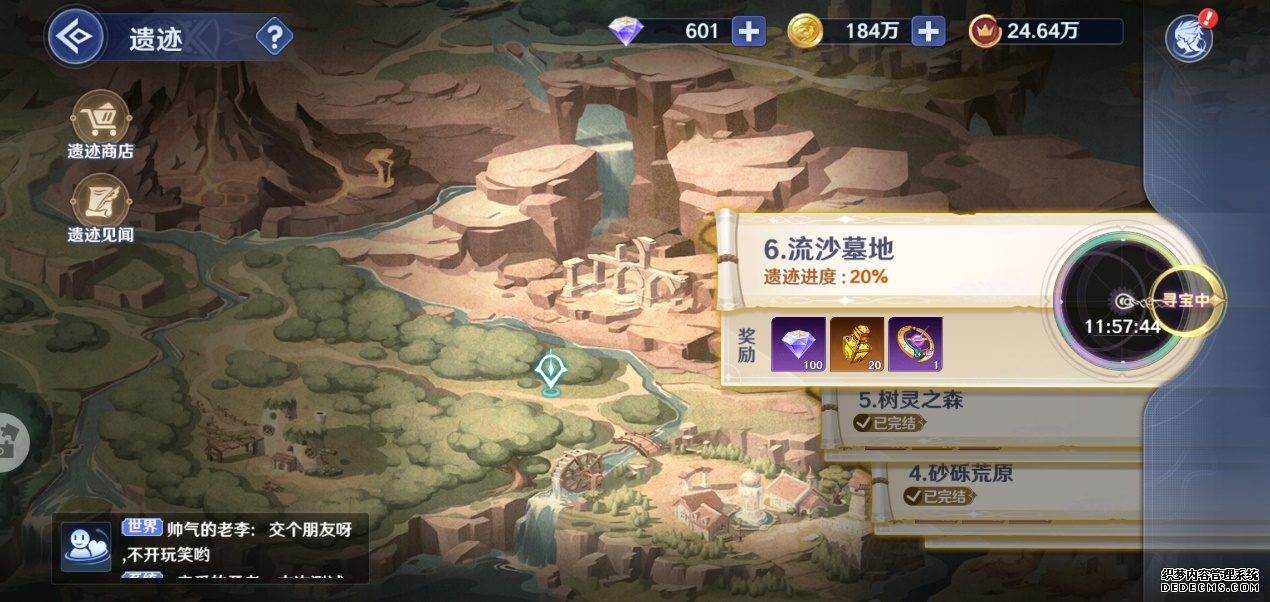Click the chat bubble avatar icon
The image size is (1270, 602).
pyautogui.click(x=86, y=546)
